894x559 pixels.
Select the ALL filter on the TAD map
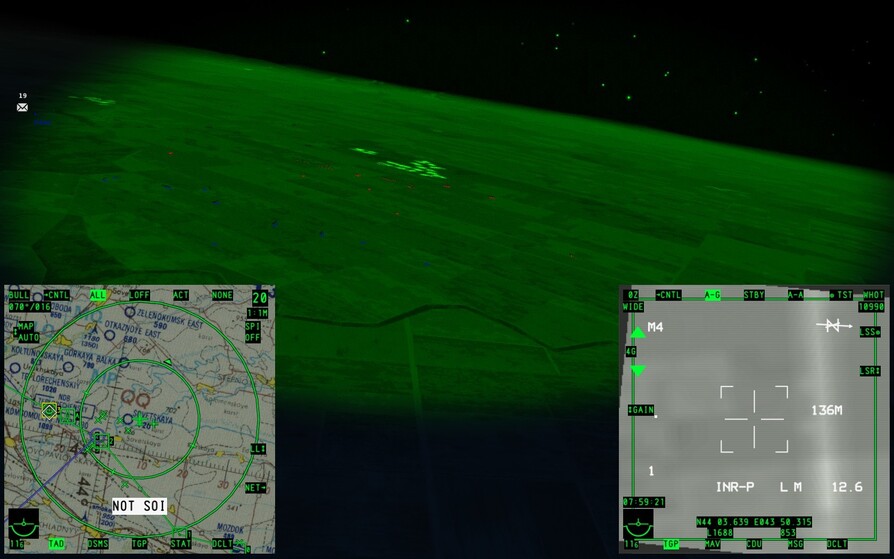tap(98, 295)
